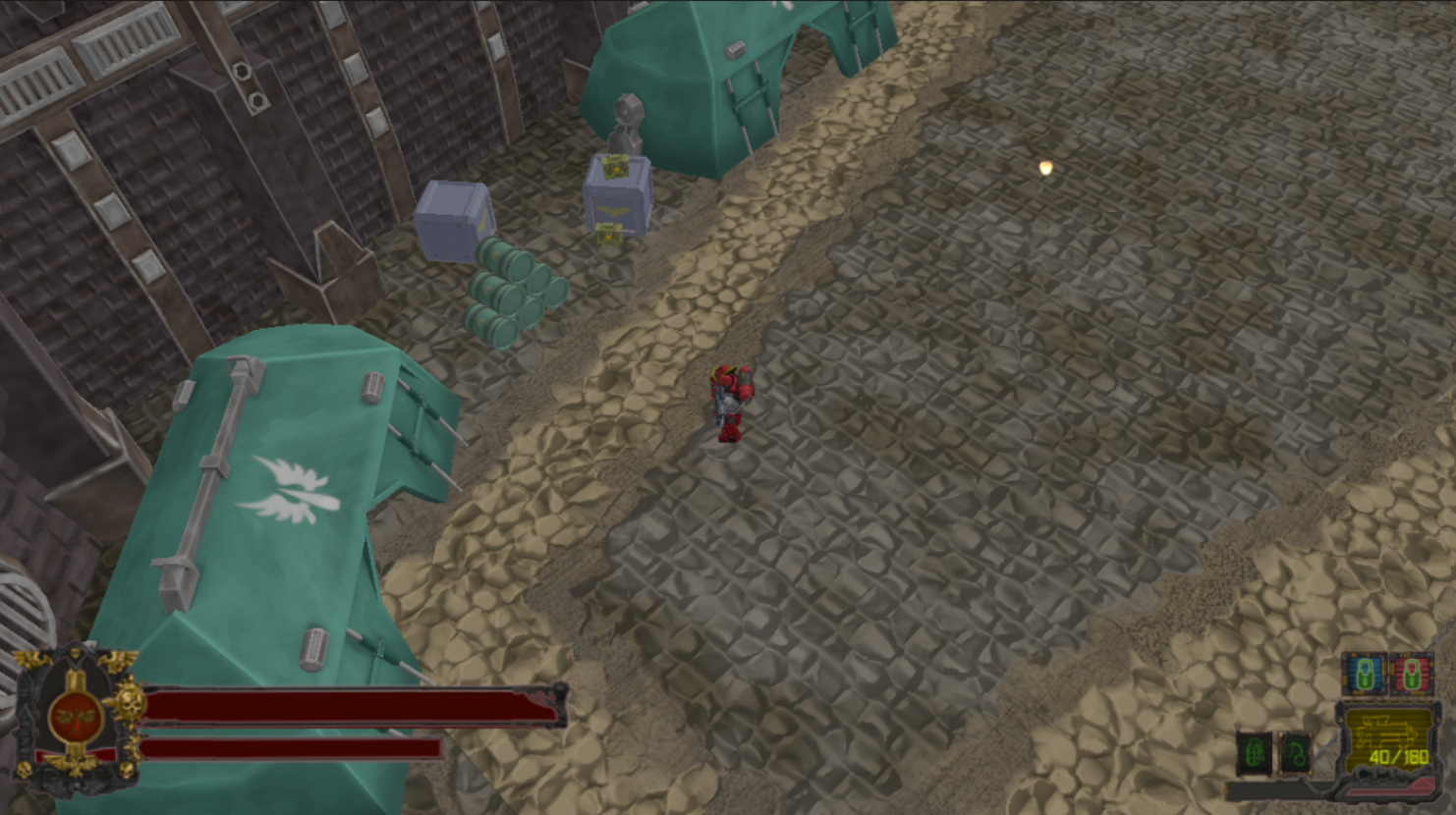Select the red locked ability slot
The image size is (1456, 815).
click(x=1412, y=674)
